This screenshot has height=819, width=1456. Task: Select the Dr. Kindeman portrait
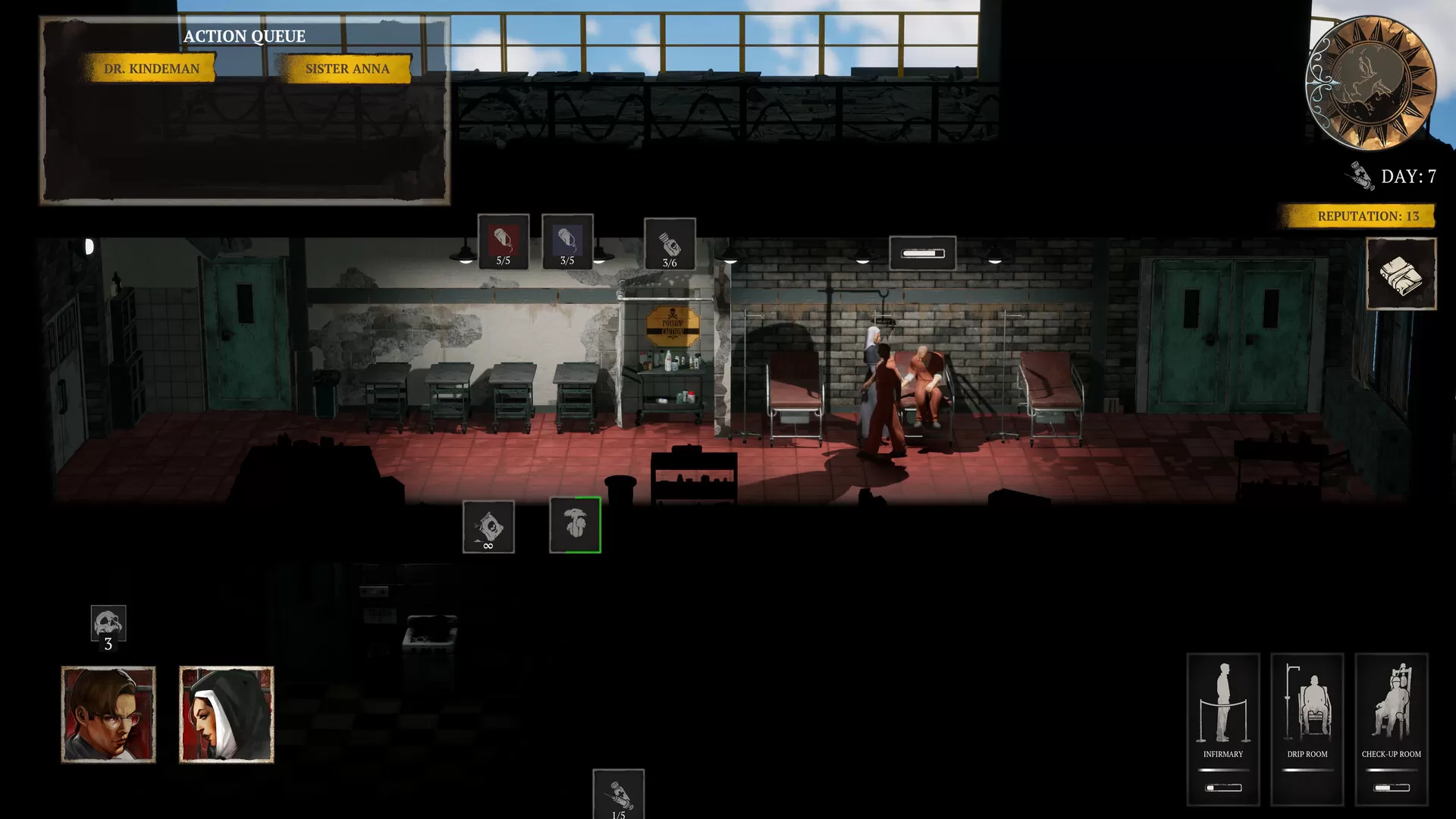click(x=108, y=714)
